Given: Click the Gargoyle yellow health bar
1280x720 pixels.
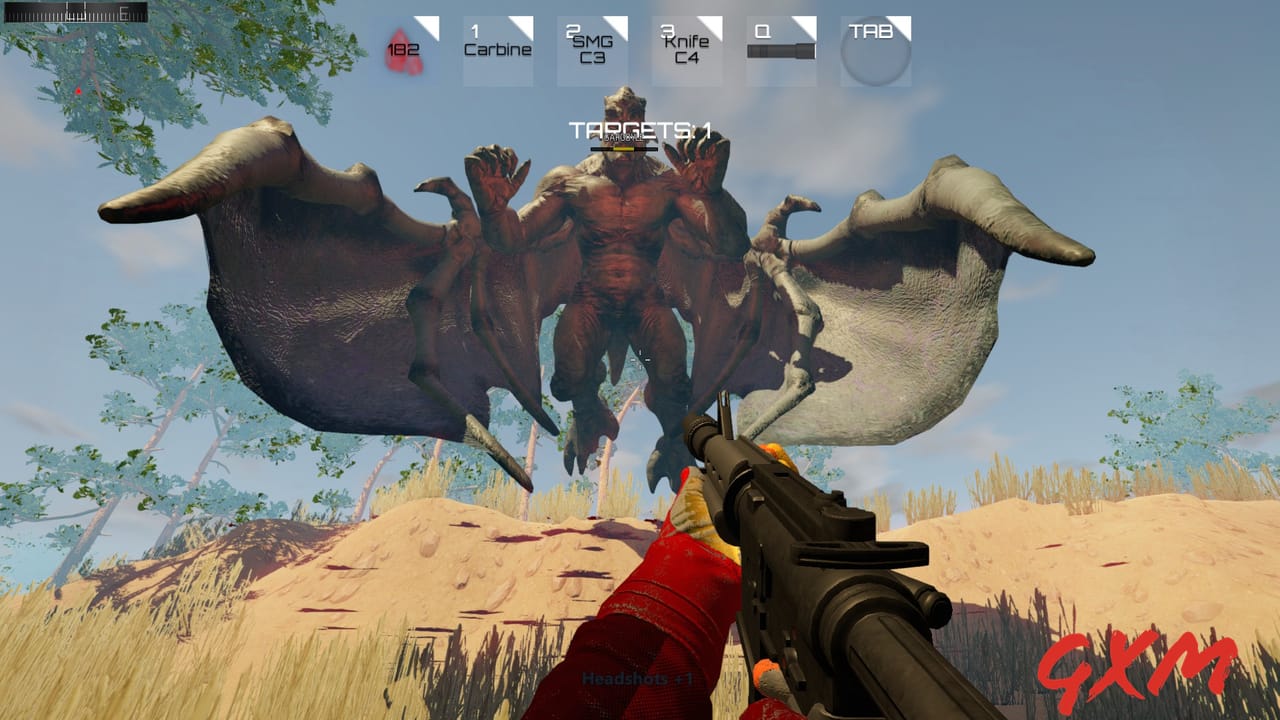Looking at the screenshot, I should (625, 148).
